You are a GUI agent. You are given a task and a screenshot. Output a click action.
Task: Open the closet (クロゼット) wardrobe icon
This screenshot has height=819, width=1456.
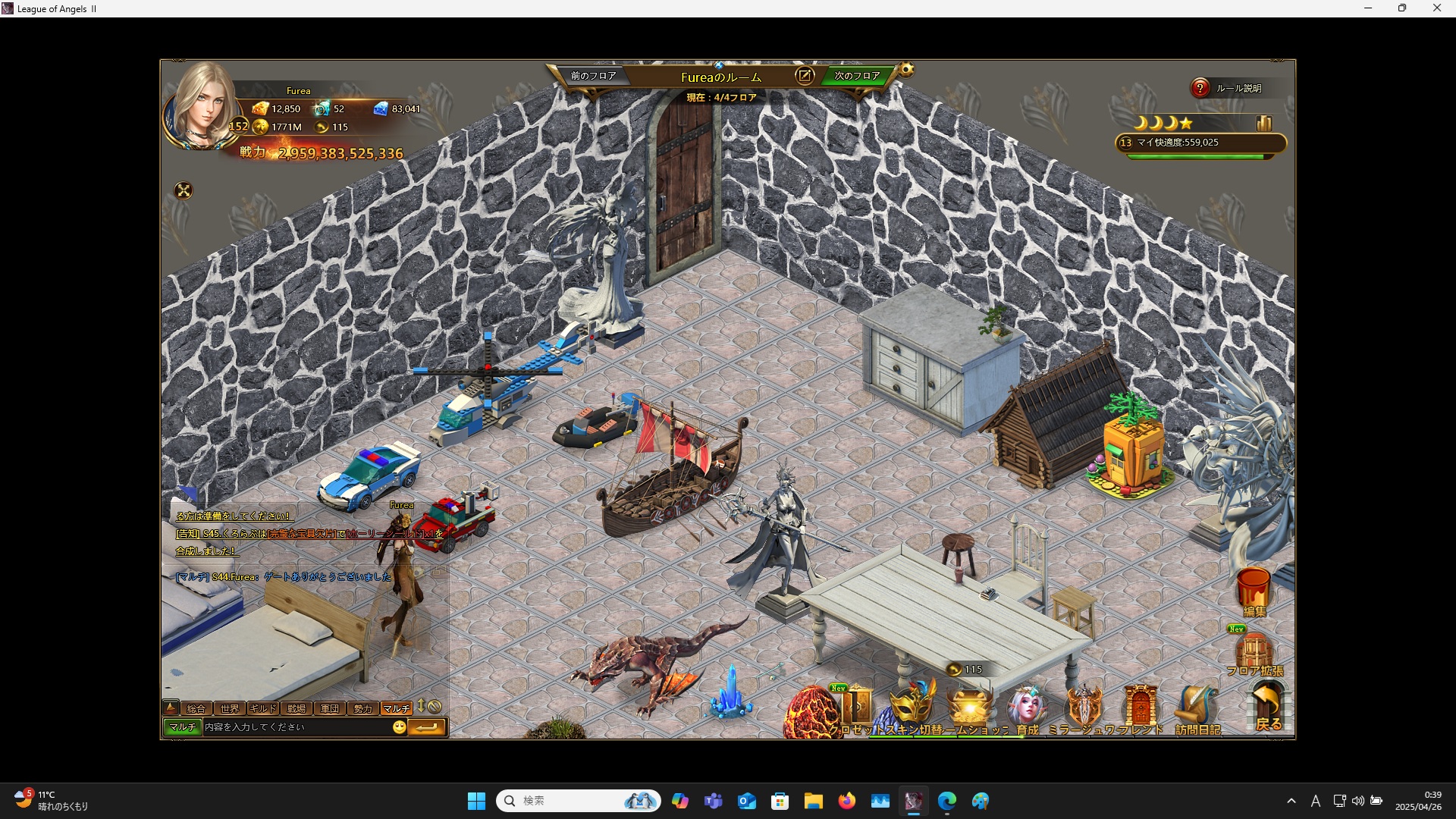857,707
